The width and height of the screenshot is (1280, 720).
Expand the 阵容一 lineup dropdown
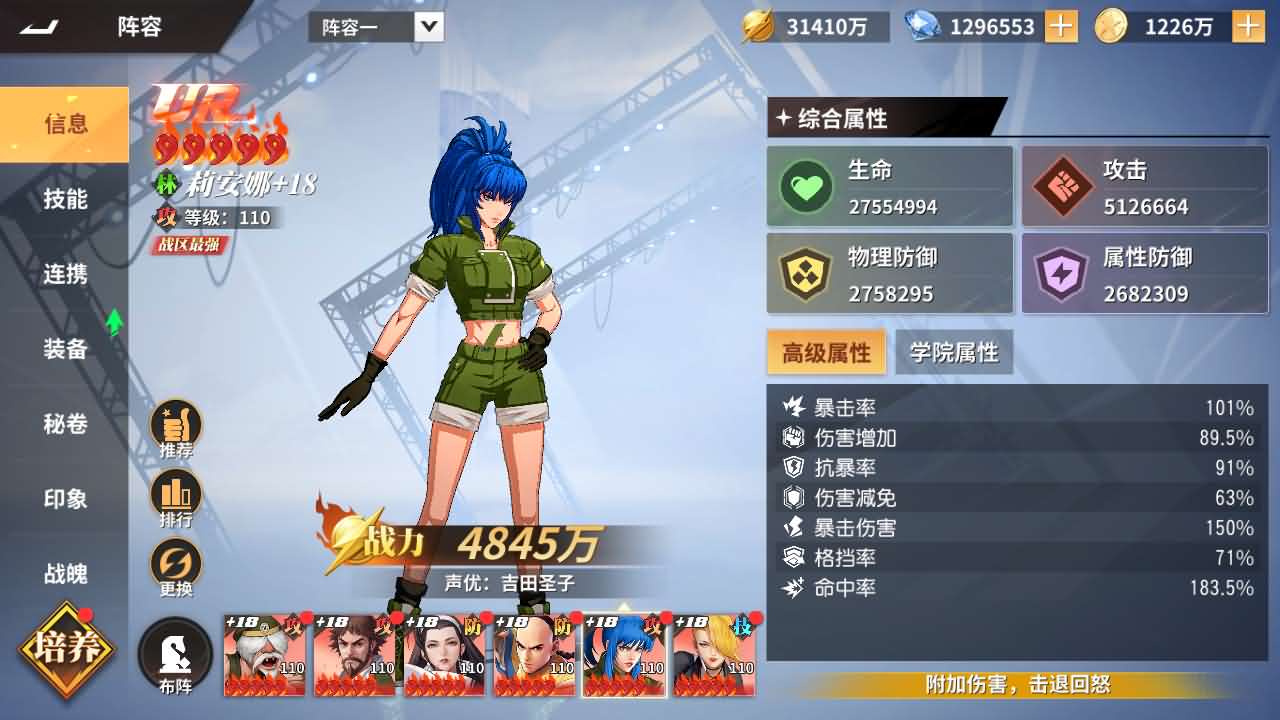point(427,26)
